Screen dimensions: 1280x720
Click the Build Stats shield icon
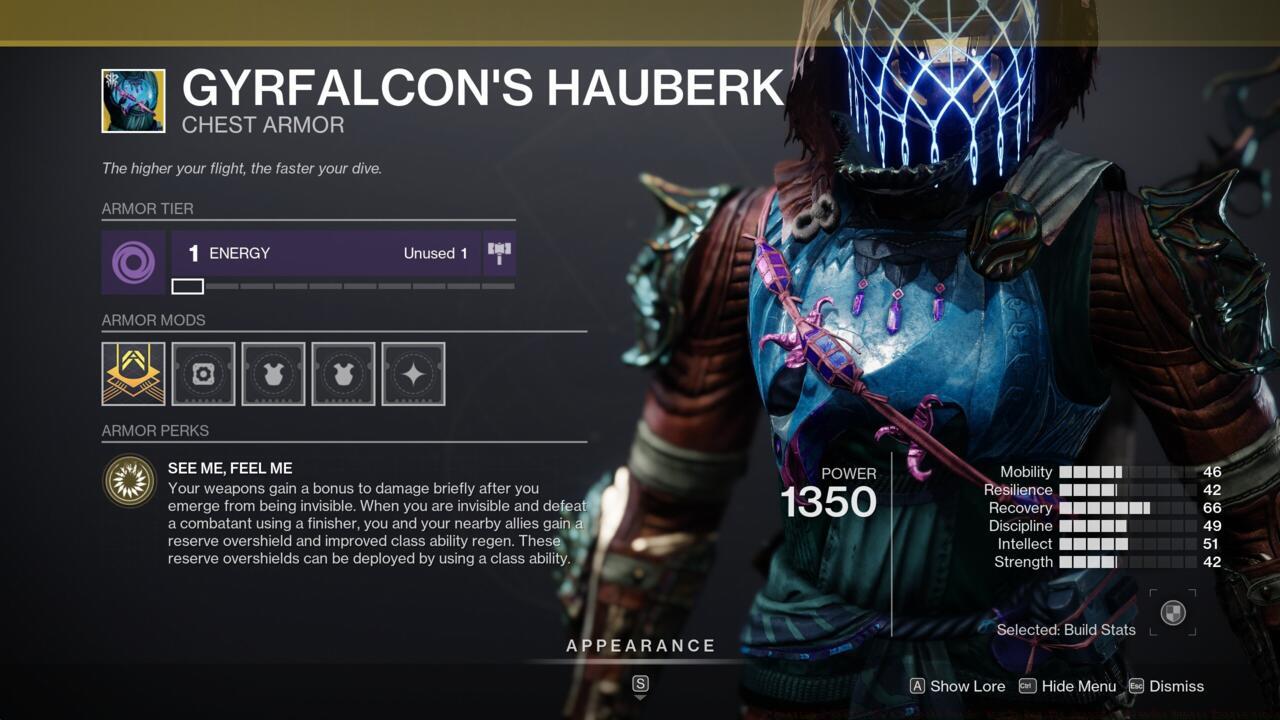[1172, 612]
